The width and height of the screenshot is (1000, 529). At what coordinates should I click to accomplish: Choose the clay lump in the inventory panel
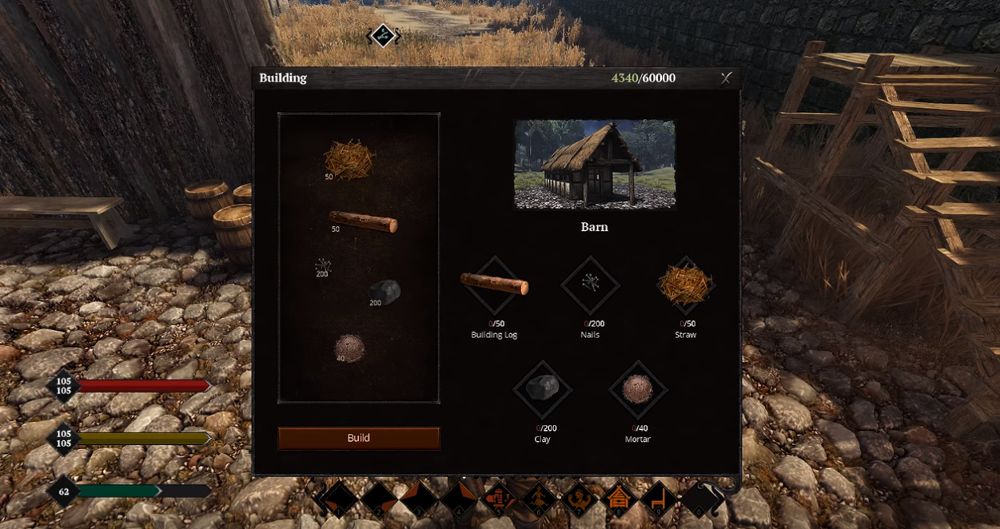coord(385,290)
